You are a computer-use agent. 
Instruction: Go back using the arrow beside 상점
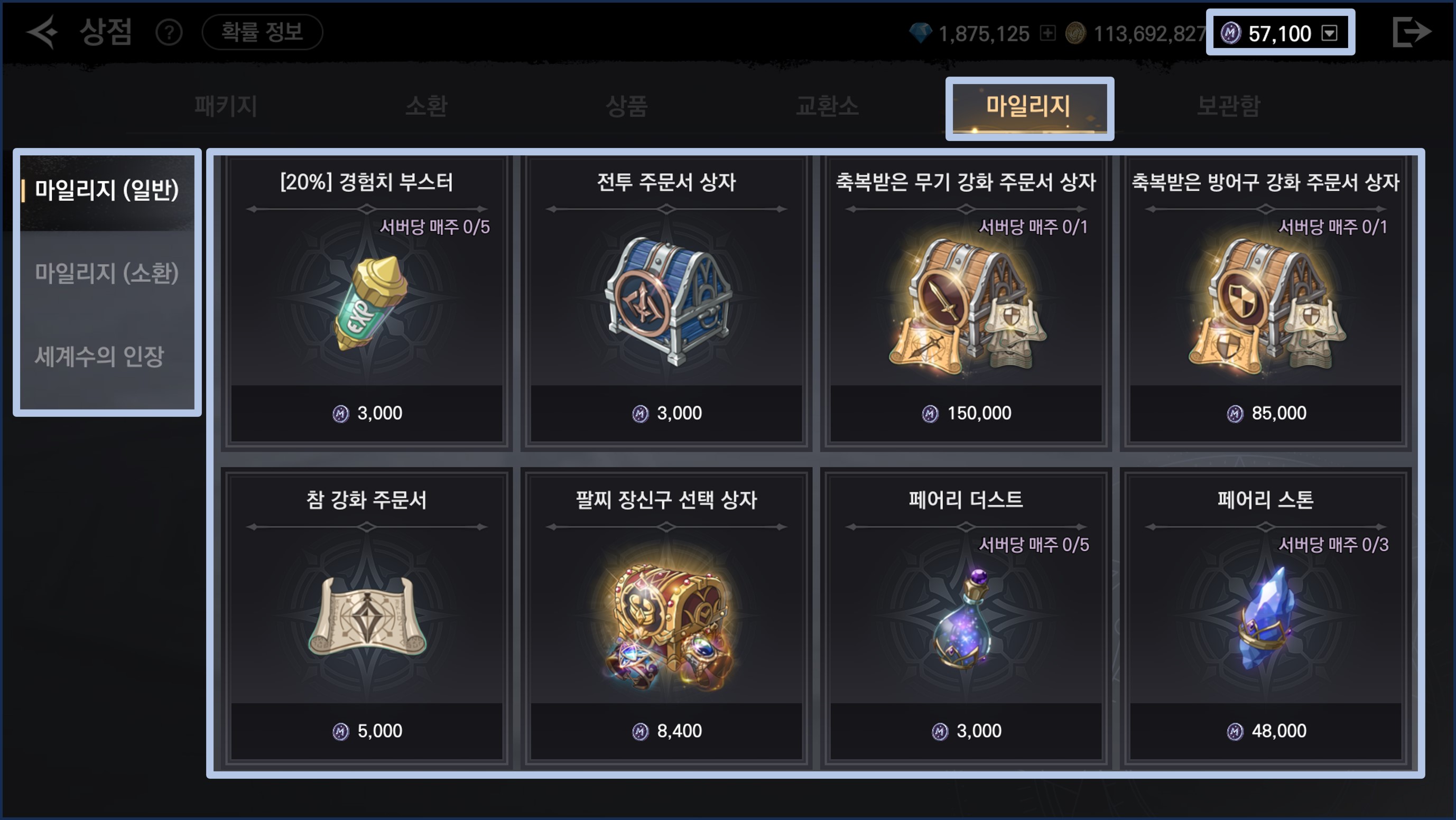click(x=42, y=32)
